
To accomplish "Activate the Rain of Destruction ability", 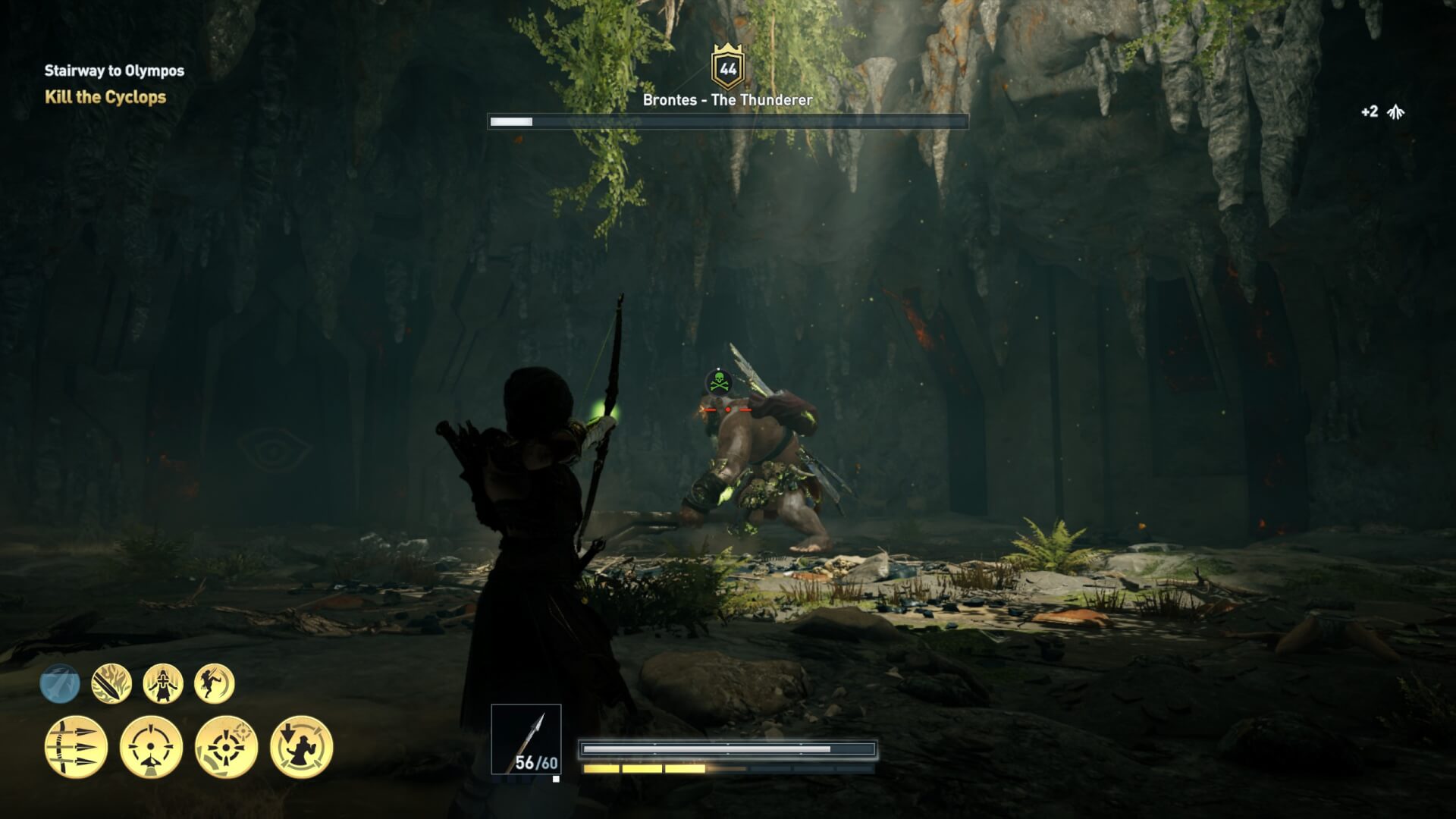I will 301,747.
